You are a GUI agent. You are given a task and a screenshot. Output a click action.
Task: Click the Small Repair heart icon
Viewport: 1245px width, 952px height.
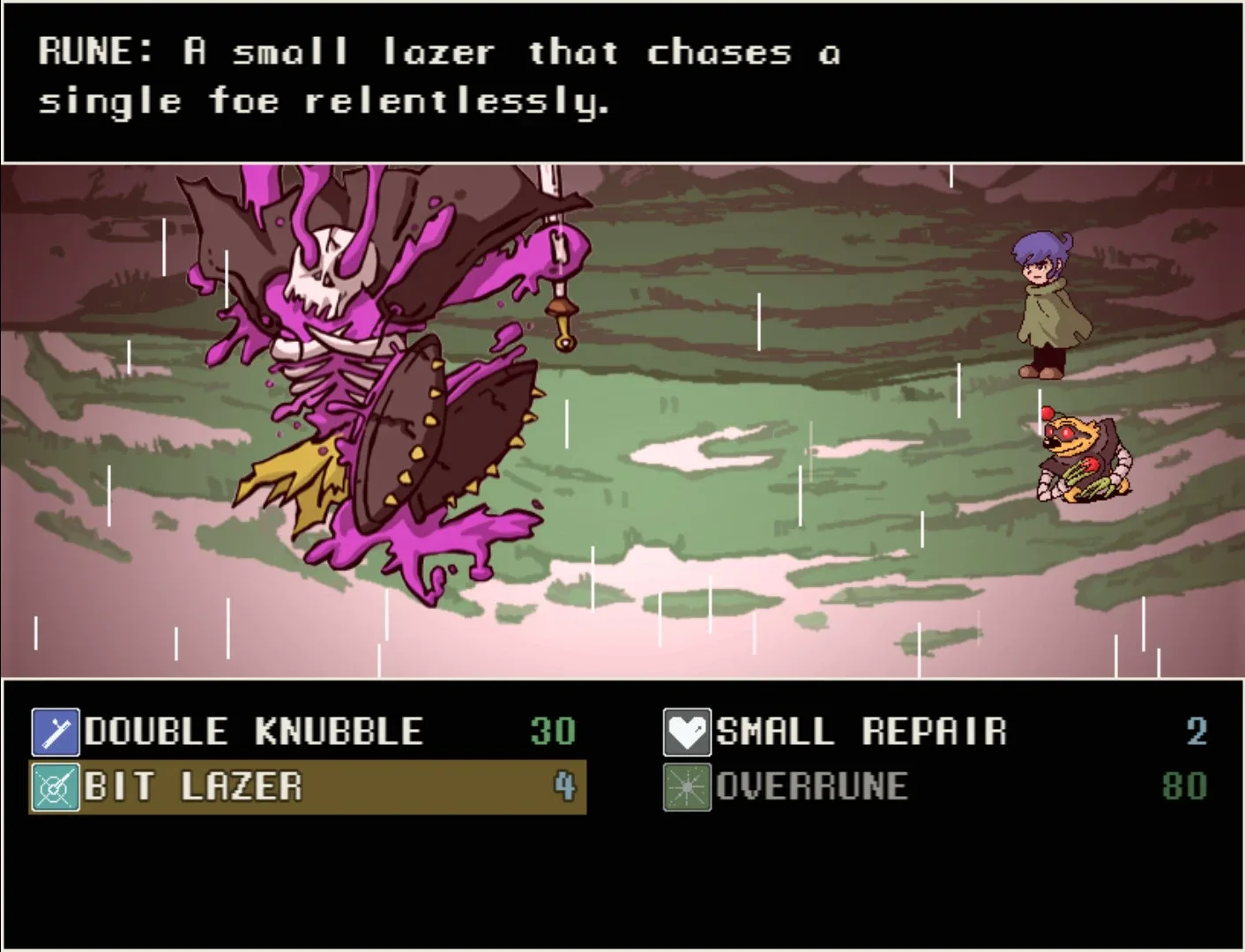(687, 732)
